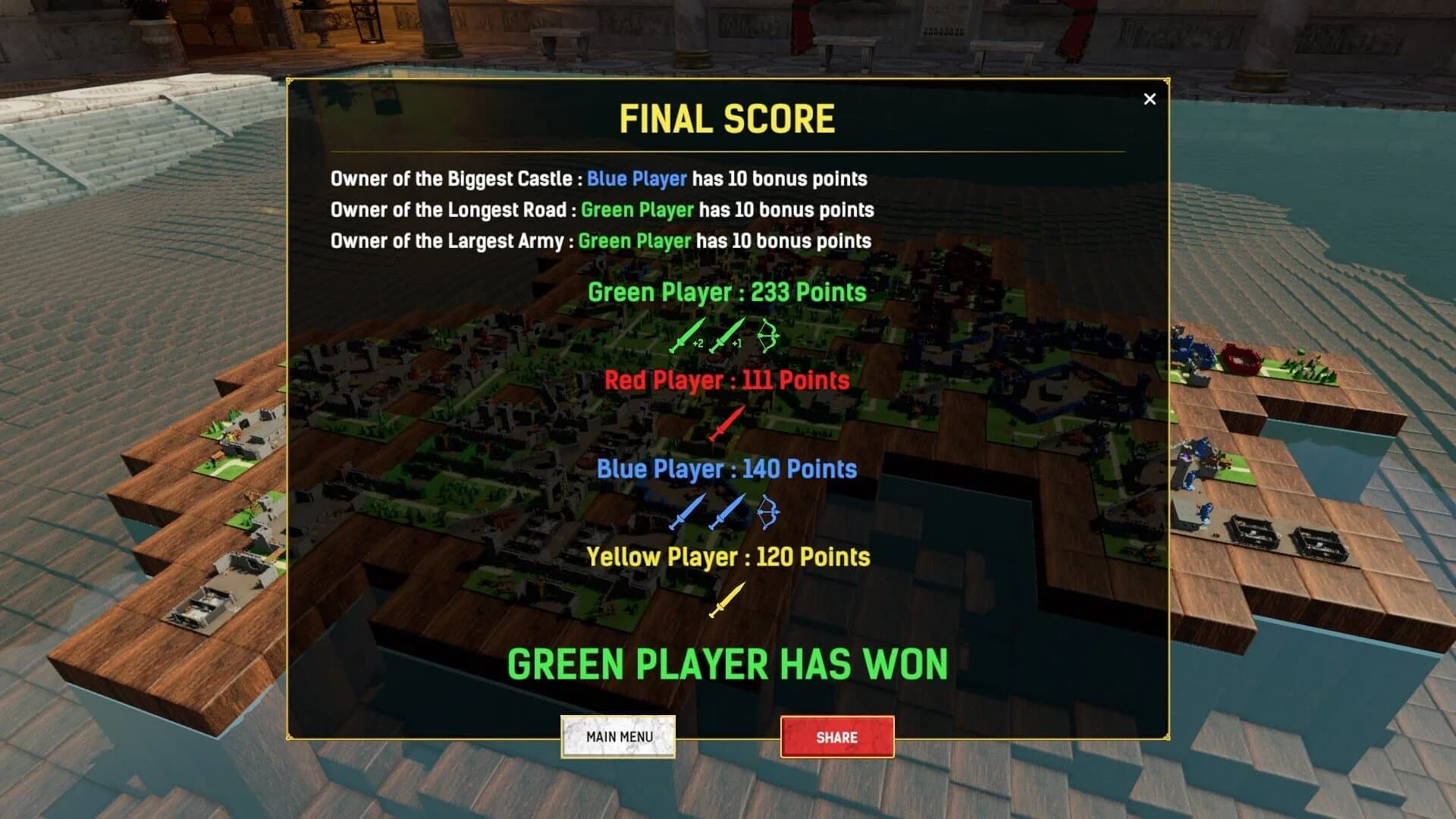Dismiss the final score panel with the X
Screen dimensions: 1456x819
point(1150,99)
